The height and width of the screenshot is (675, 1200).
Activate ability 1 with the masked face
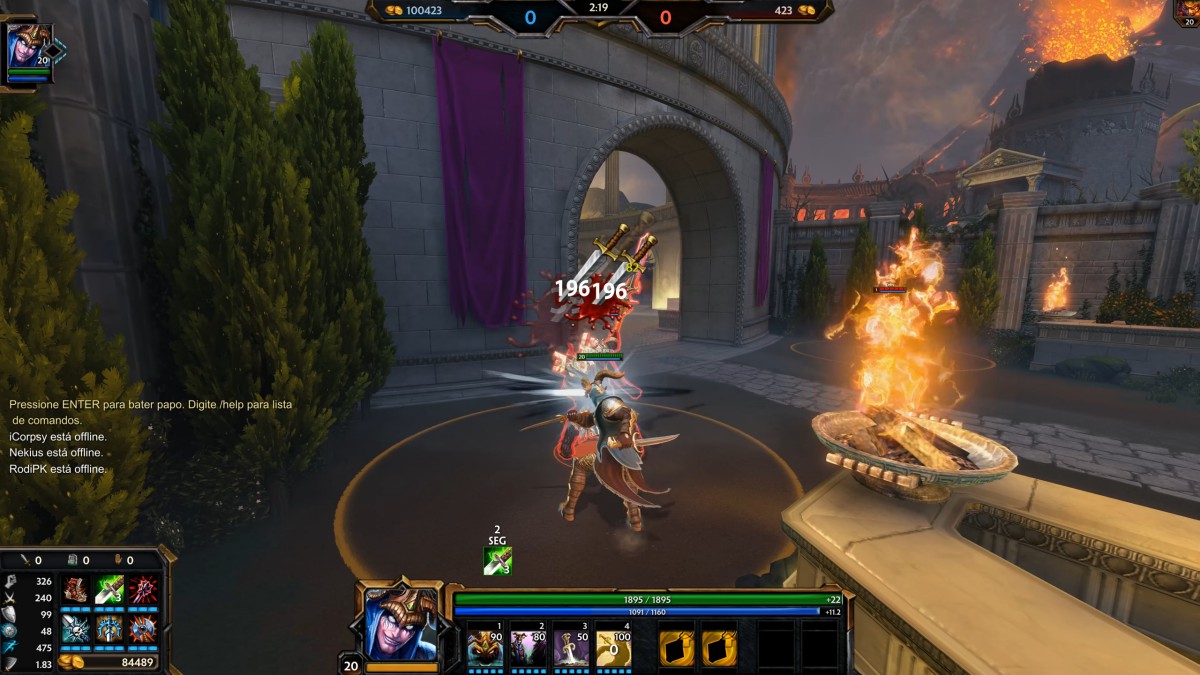tap(485, 647)
